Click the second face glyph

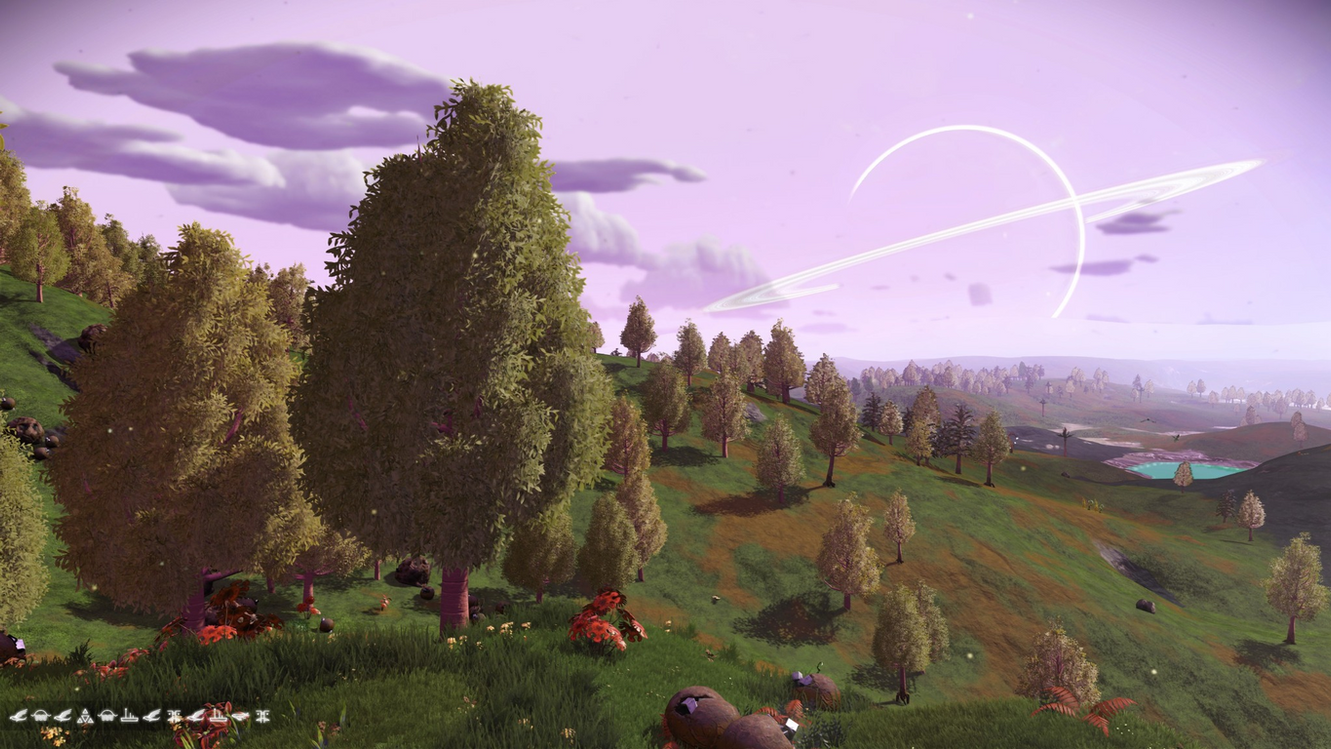tap(106, 716)
